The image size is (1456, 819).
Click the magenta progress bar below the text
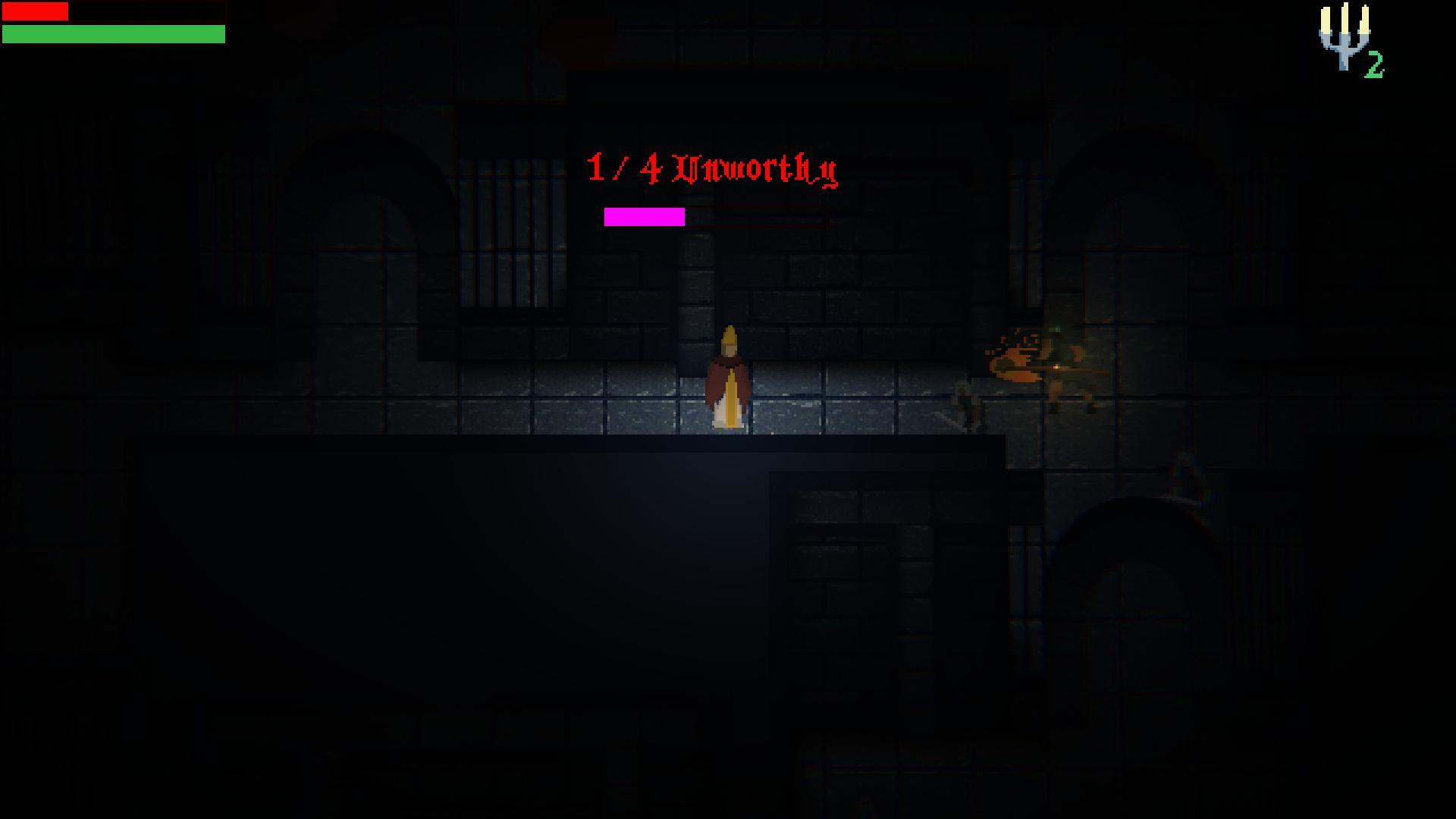643,218
